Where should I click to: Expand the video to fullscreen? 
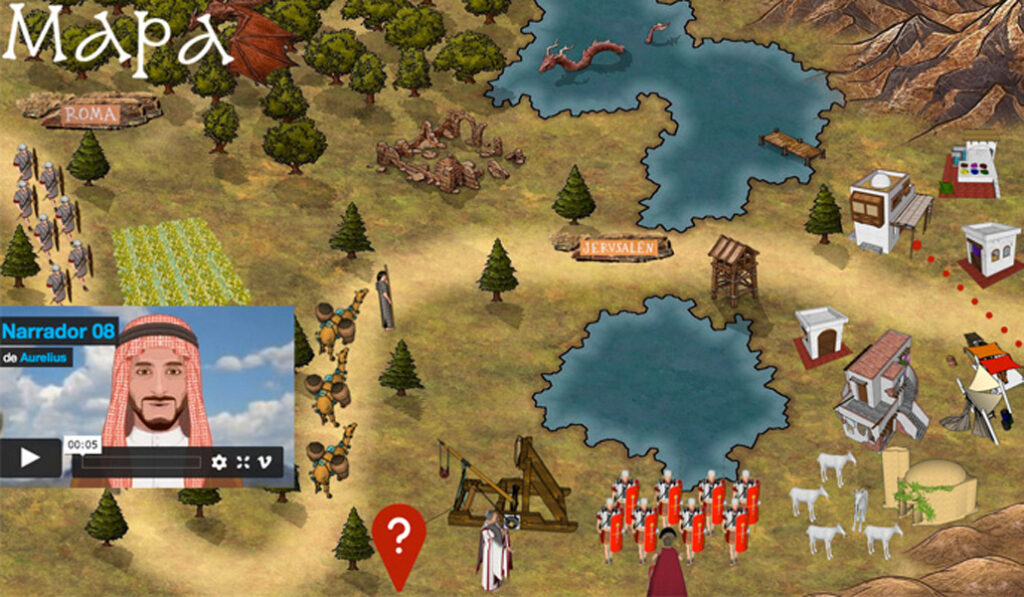point(243,462)
